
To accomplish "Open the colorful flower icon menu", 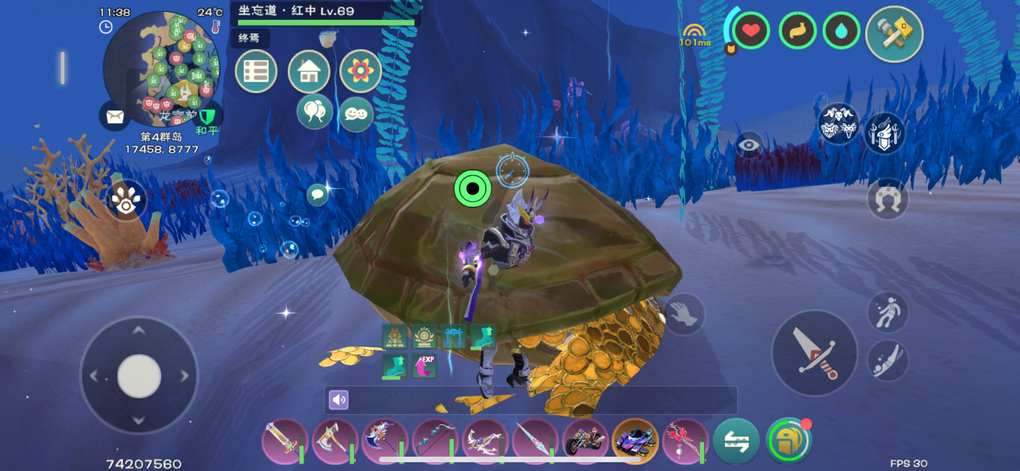I will point(360,71).
